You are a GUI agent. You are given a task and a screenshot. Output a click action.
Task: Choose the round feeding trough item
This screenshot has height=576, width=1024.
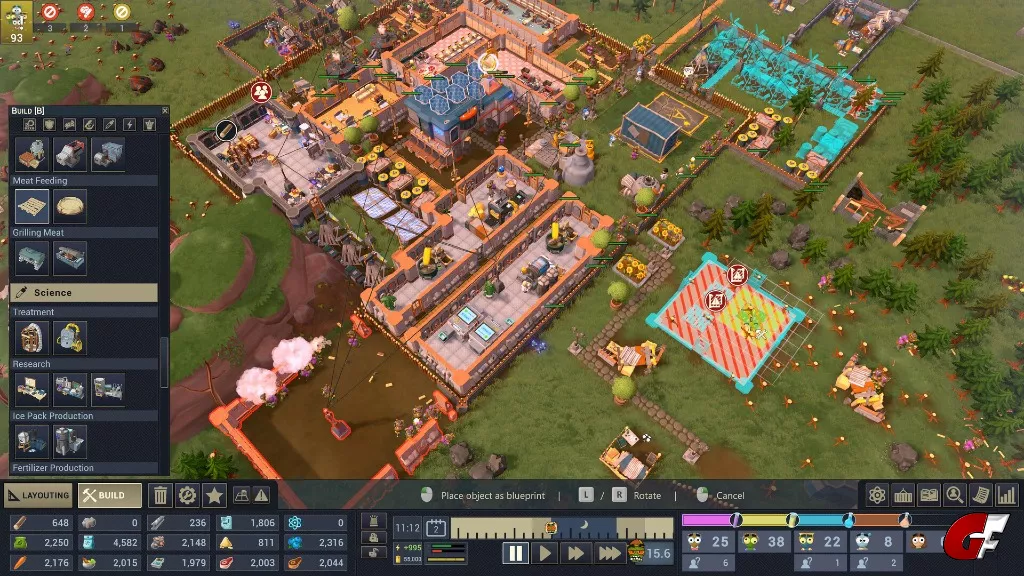click(x=70, y=207)
